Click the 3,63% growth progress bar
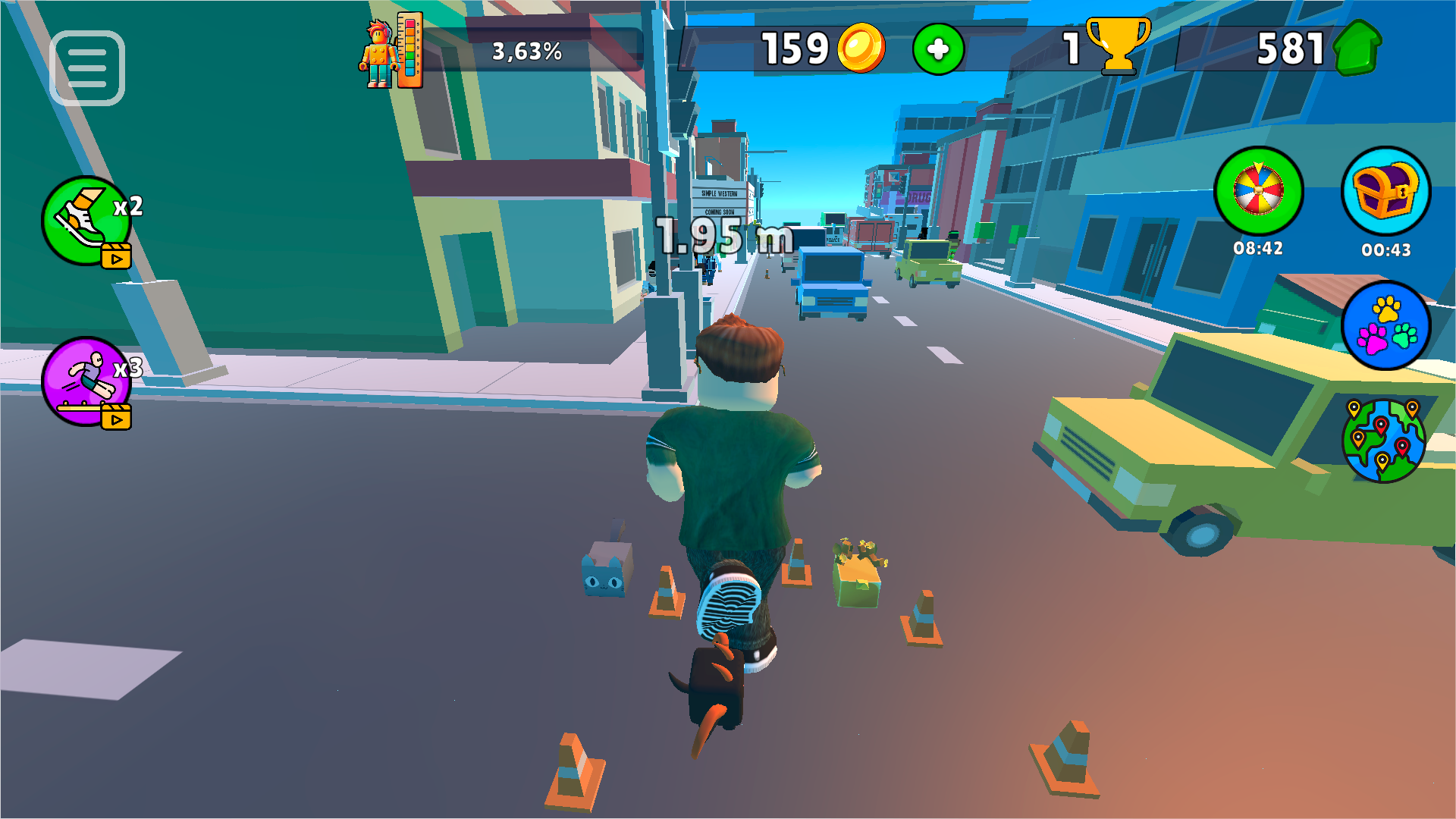The image size is (1456, 819). click(x=529, y=52)
